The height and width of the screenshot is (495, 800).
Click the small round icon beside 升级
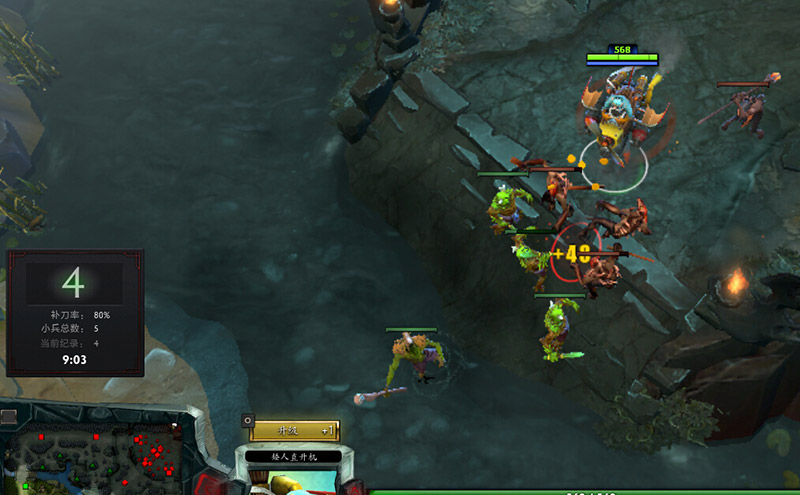tap(247, 421)
